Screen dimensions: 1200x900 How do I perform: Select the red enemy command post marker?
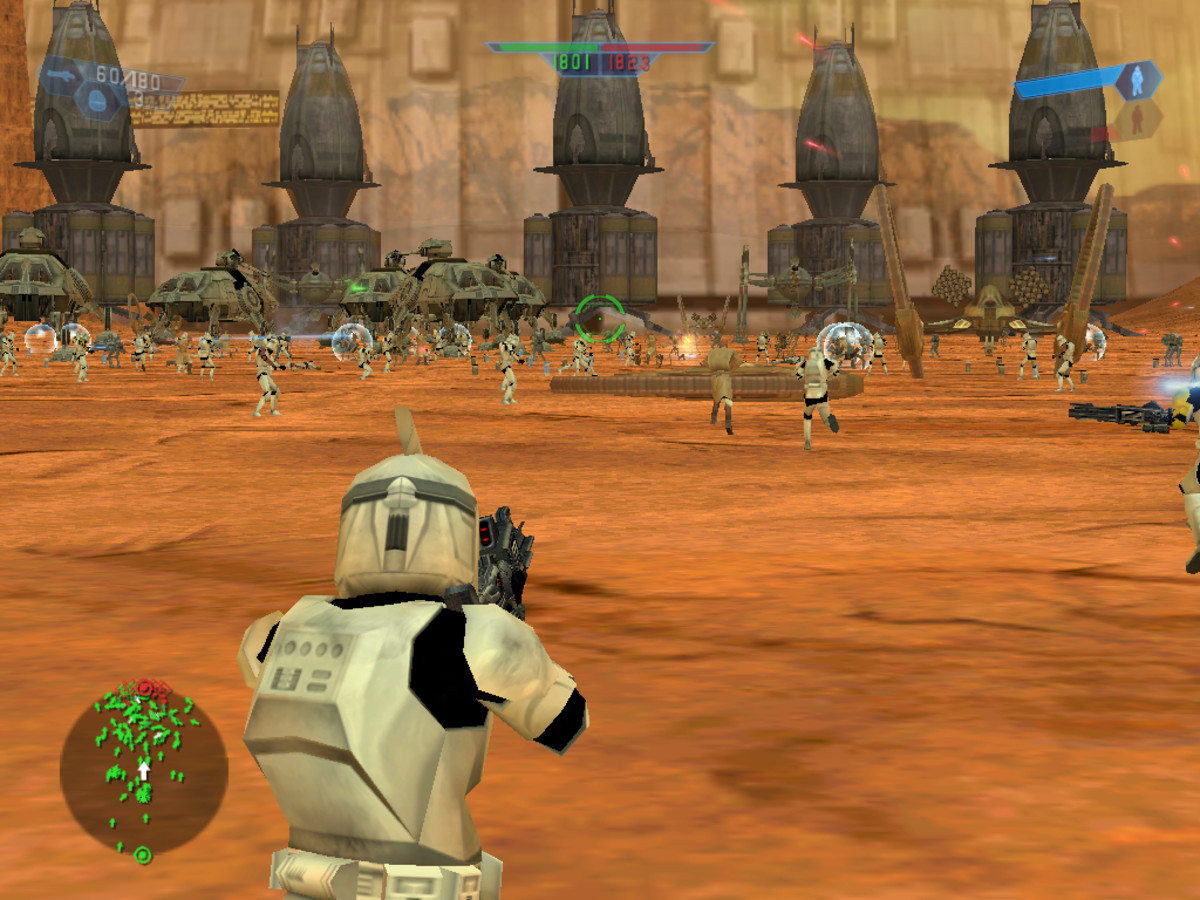click(145, 687)
